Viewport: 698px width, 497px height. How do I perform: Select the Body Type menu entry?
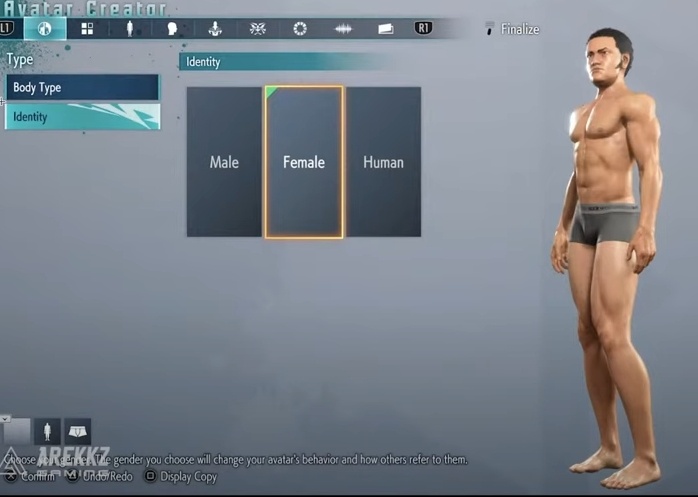82,88
